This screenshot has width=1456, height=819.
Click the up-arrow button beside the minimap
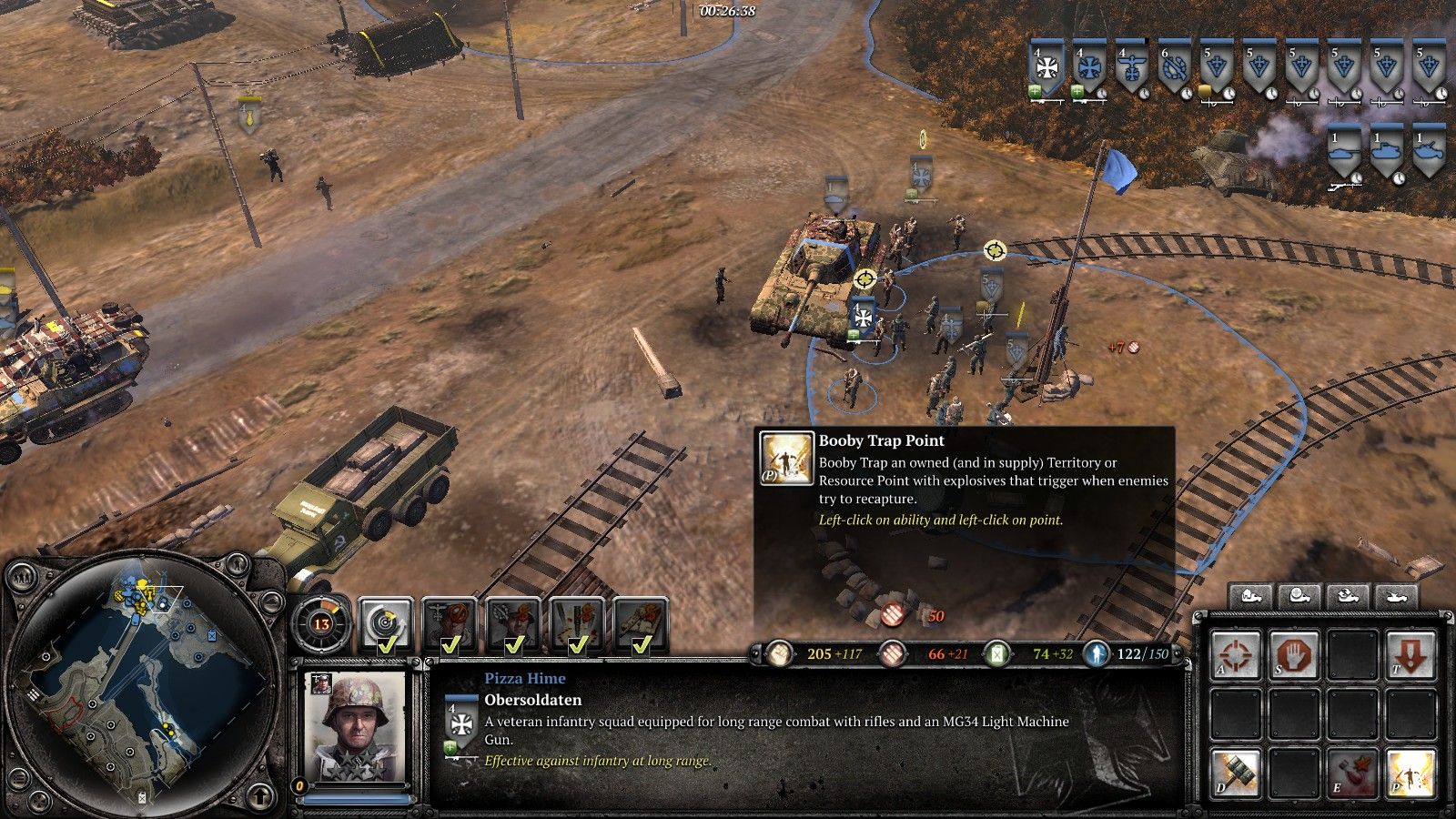261,797
